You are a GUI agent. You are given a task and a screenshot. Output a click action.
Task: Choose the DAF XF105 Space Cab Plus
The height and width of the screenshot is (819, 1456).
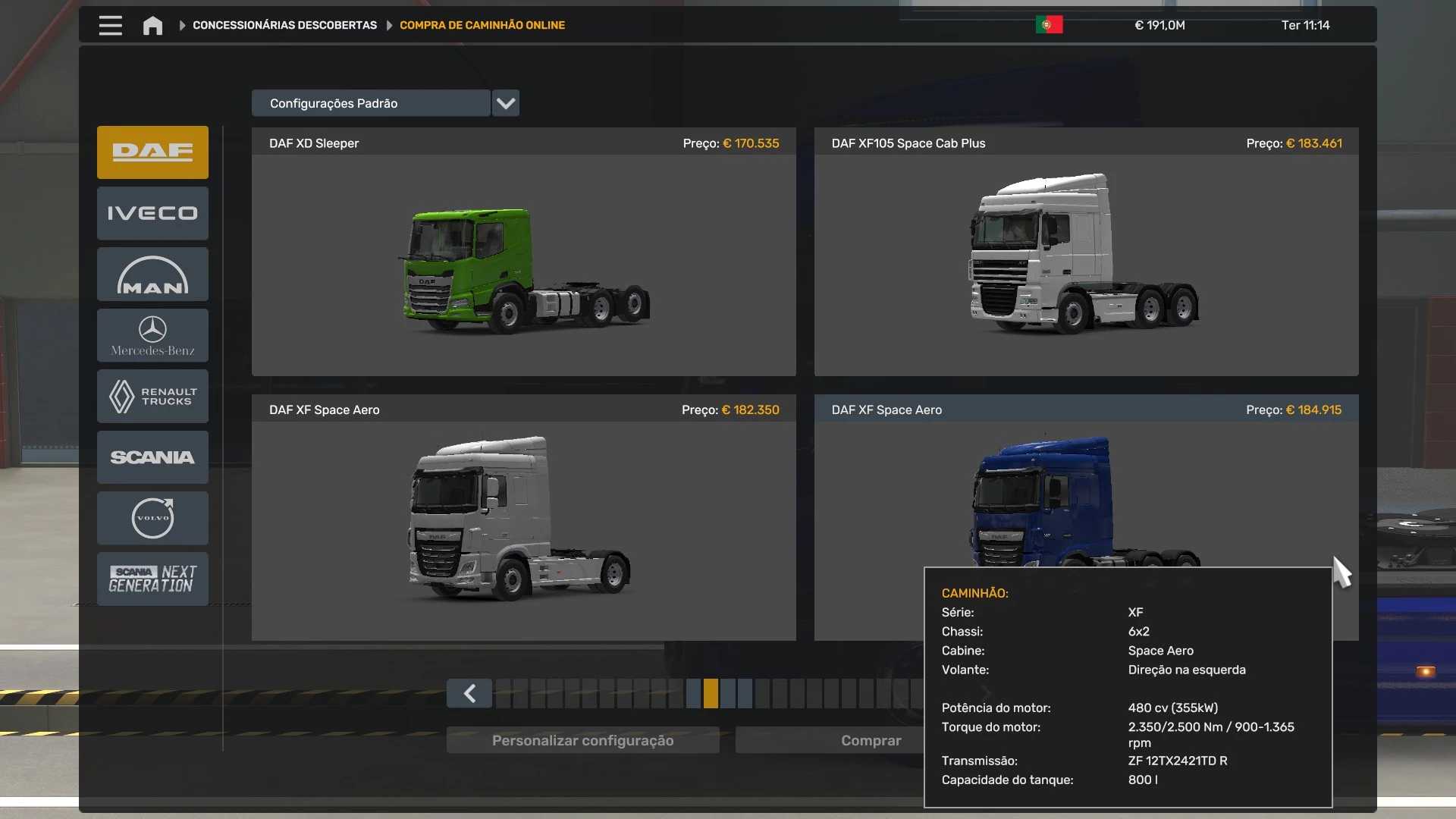point(1085,265)
